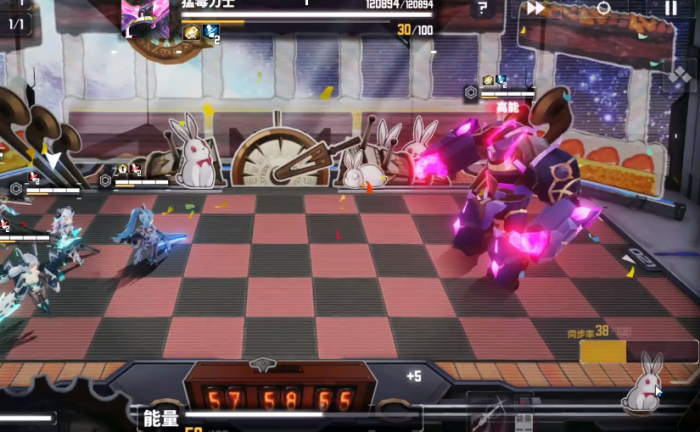
Task: Inspect the boss's gold buff icon
Action: point(191,32)
